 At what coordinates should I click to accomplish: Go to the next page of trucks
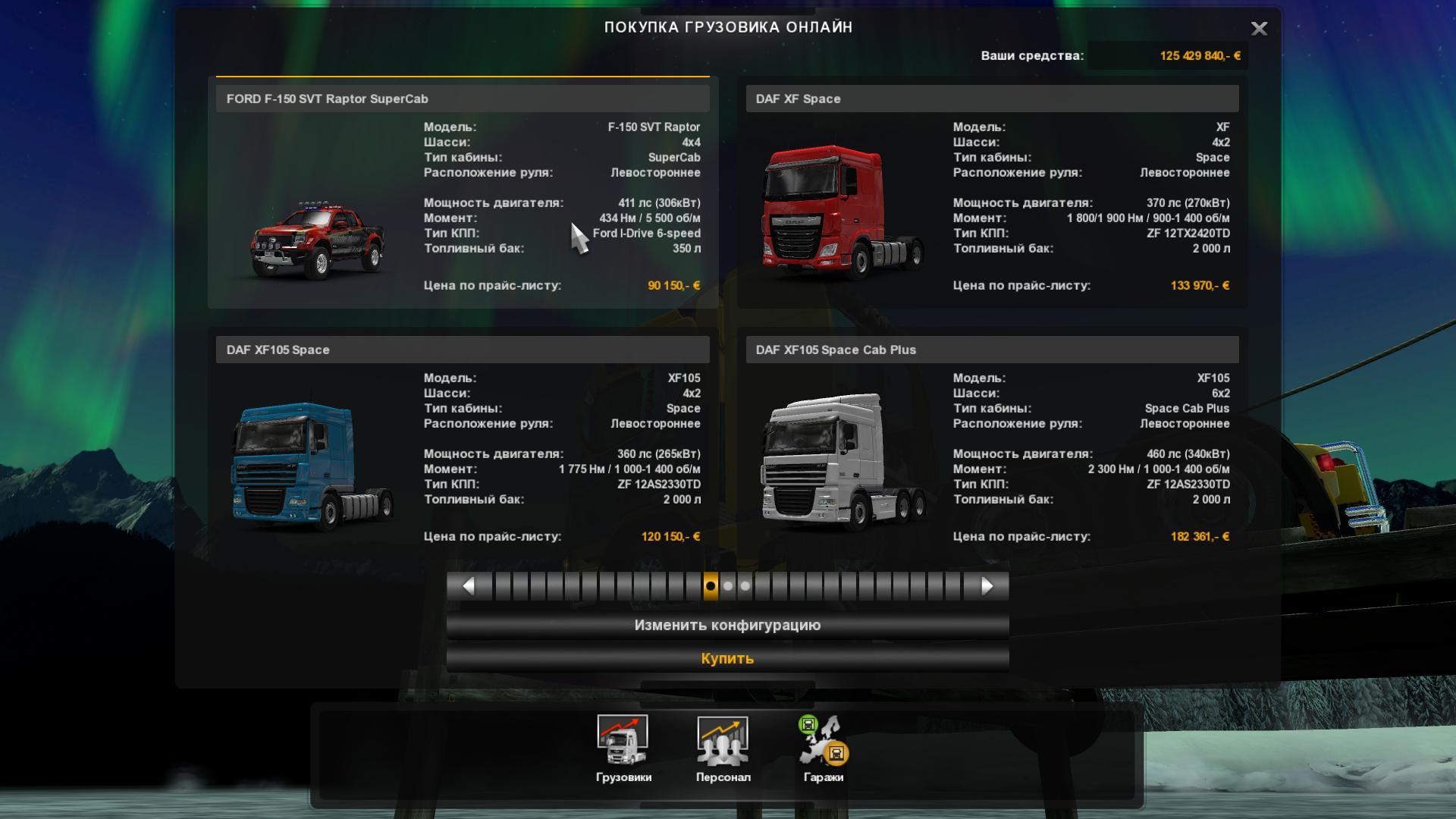pos(987,586)
